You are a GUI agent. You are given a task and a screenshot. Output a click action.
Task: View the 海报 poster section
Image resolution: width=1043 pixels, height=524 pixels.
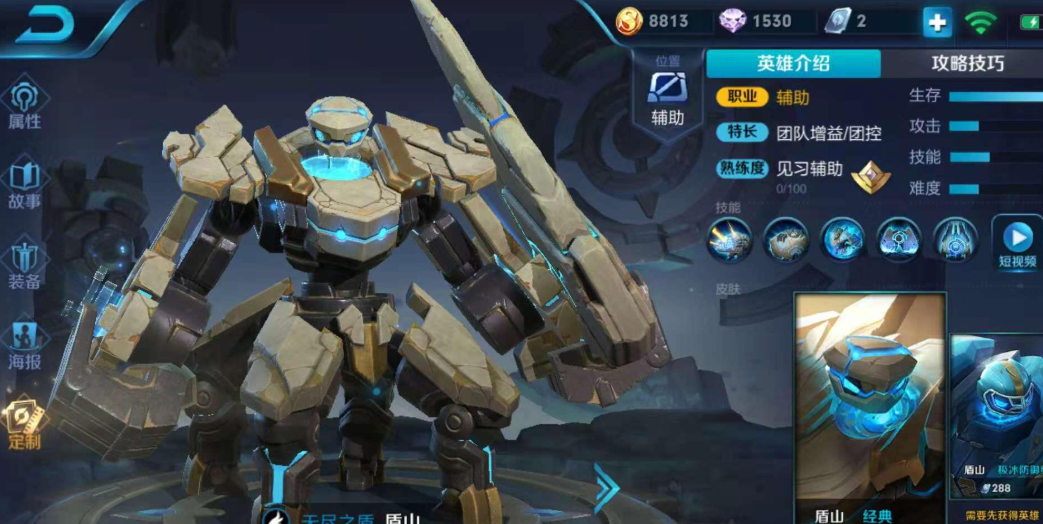coord(24,345)
